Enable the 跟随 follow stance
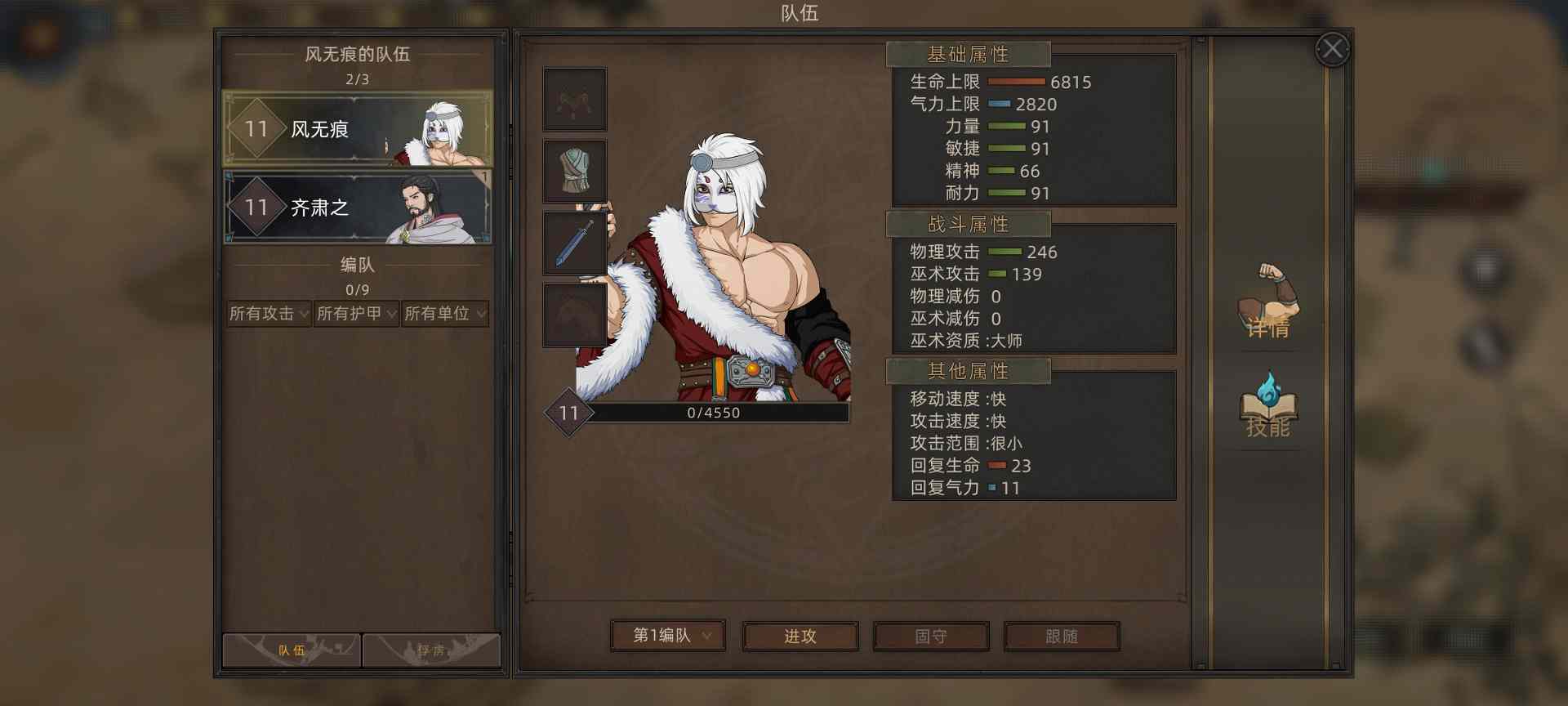 tap(1062, 637)
